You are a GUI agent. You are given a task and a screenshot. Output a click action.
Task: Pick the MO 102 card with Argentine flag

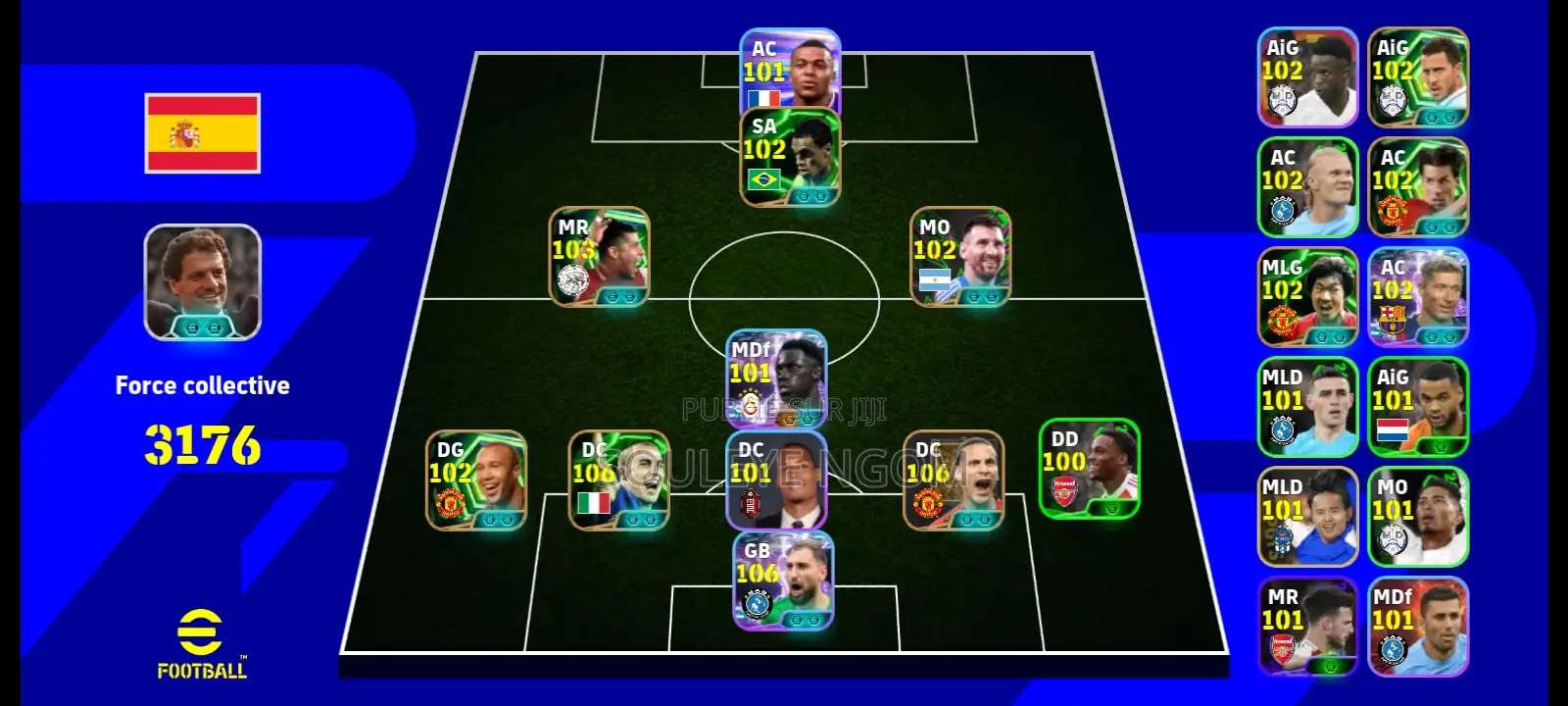960,256
